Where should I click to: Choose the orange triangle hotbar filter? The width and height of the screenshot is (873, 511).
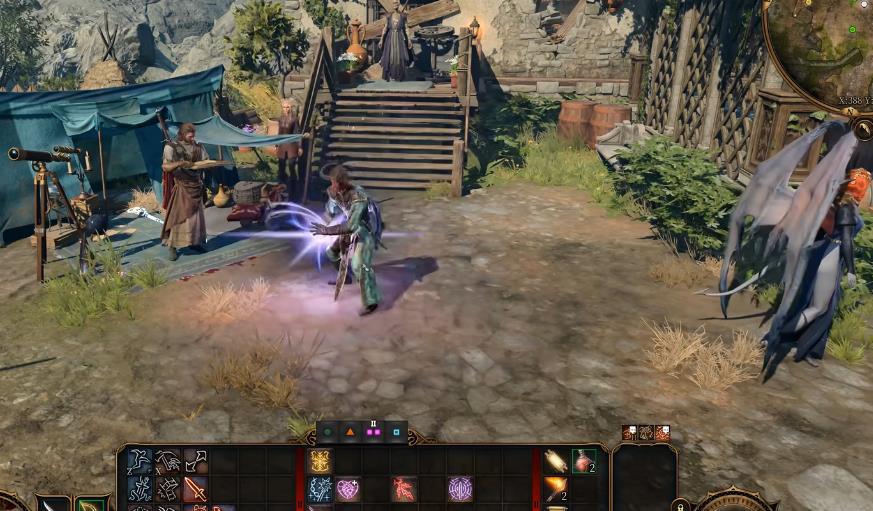point(350,433)
